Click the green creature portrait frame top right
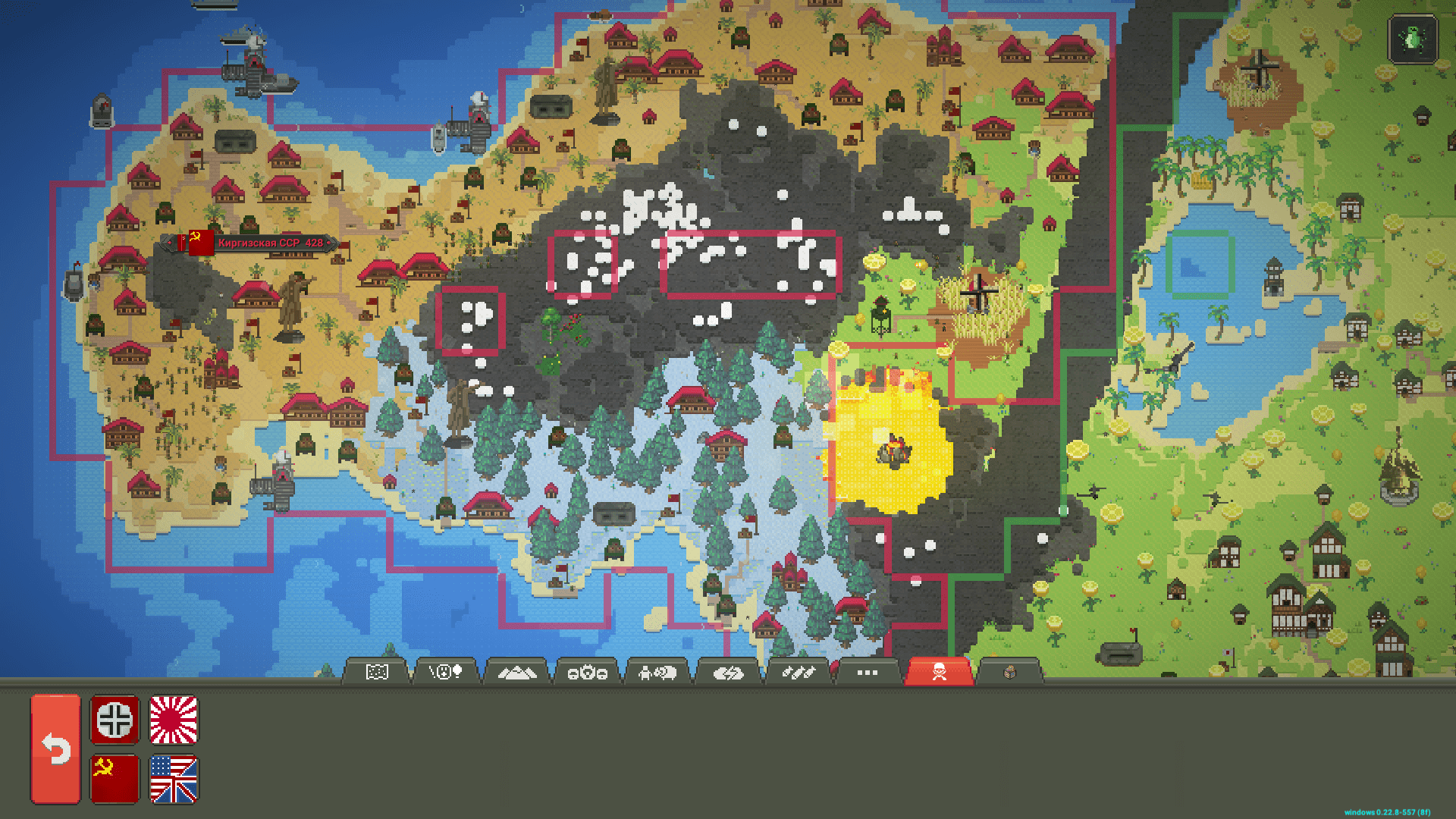The image size is (1456, 819). [1412, 40]
